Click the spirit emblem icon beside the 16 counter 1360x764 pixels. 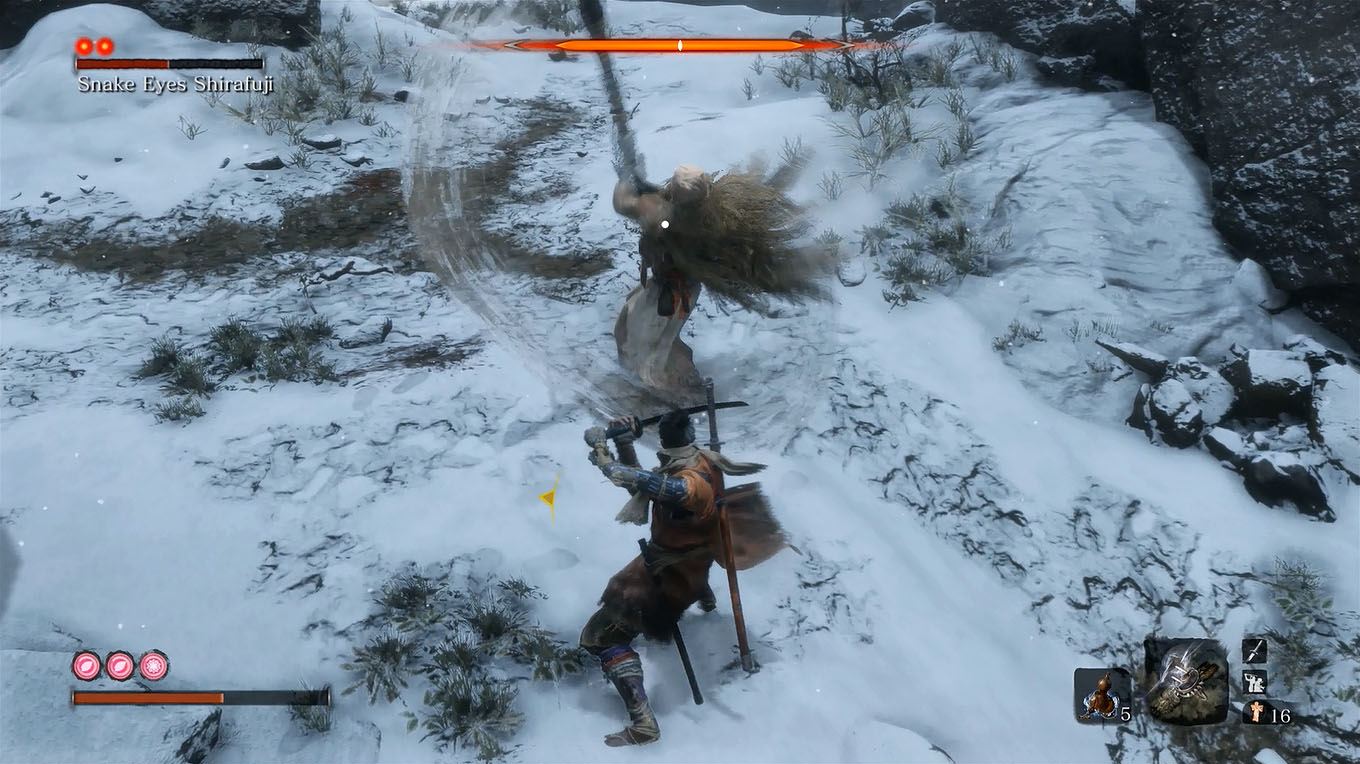click(1254, 713)
